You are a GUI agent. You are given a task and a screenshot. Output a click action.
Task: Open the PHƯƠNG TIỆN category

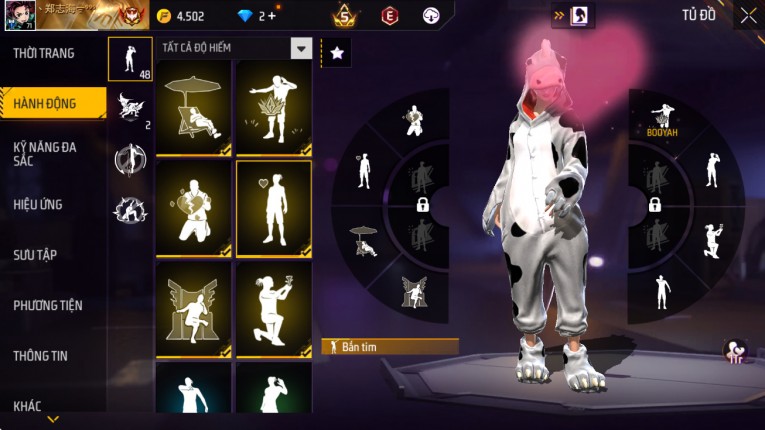click(x=48, y=305)
